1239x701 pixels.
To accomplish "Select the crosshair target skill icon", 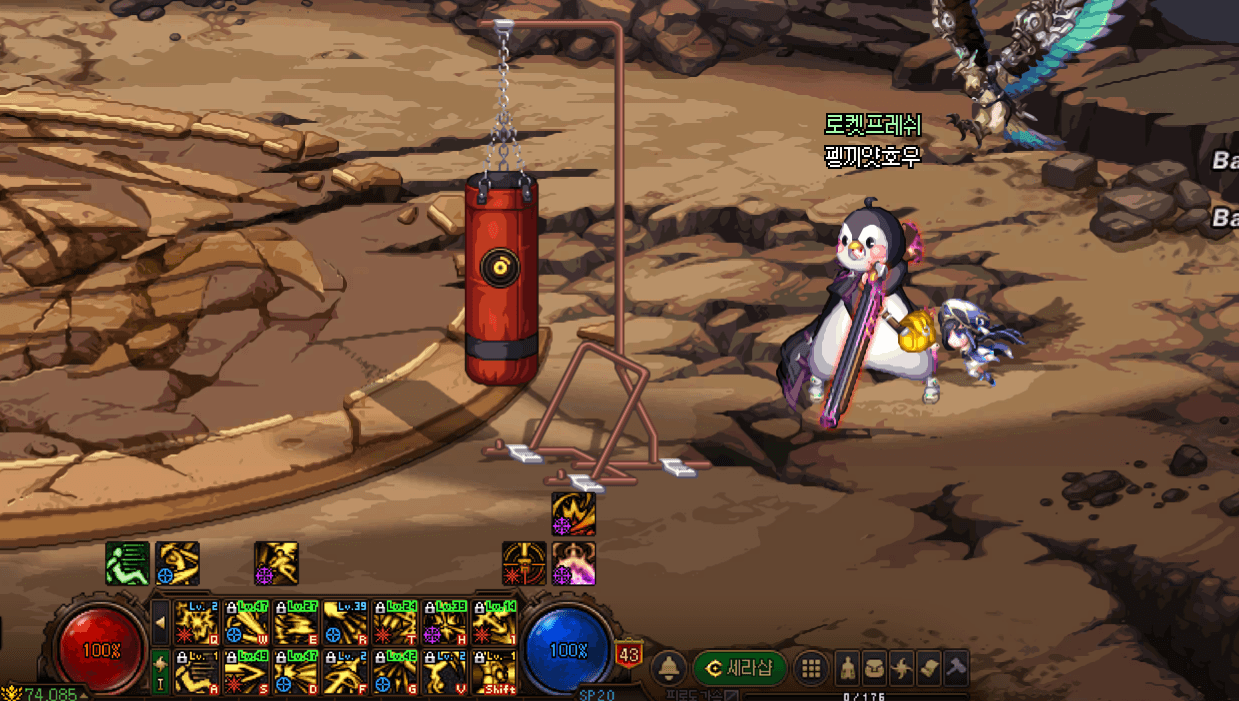I will 524,563.
